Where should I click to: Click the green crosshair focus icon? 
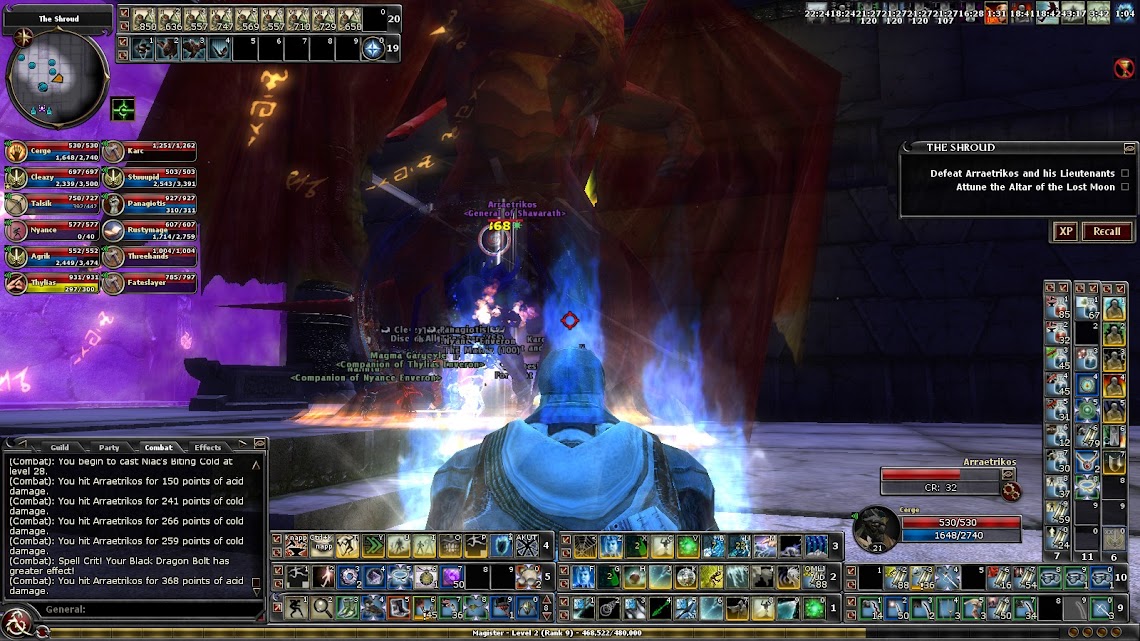tap(123, 108)
